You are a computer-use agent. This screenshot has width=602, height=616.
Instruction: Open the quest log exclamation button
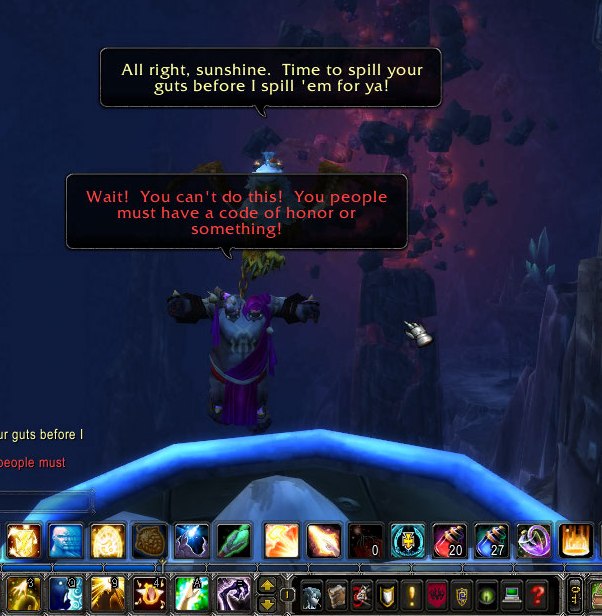(x=412, y=593)
